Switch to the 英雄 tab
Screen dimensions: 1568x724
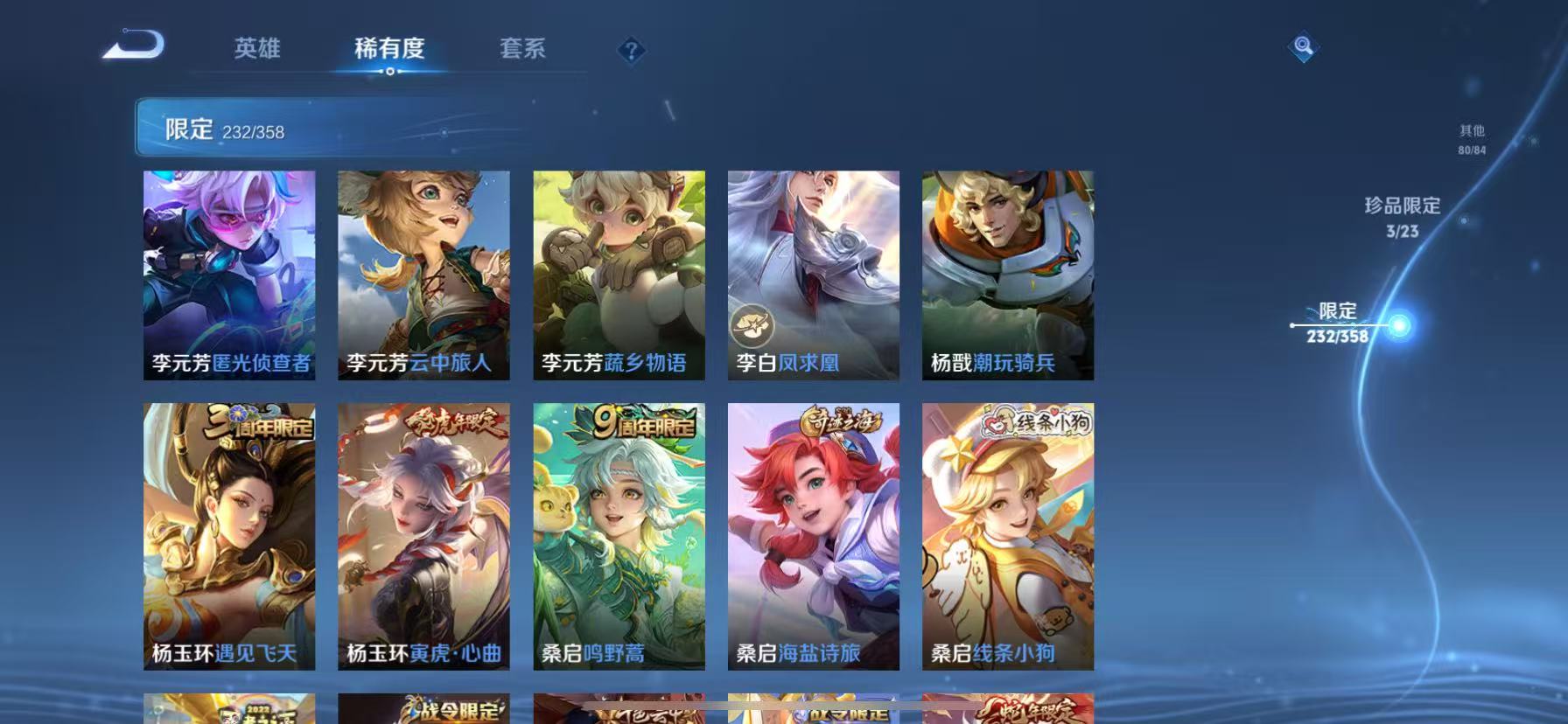tap(257, 50)
